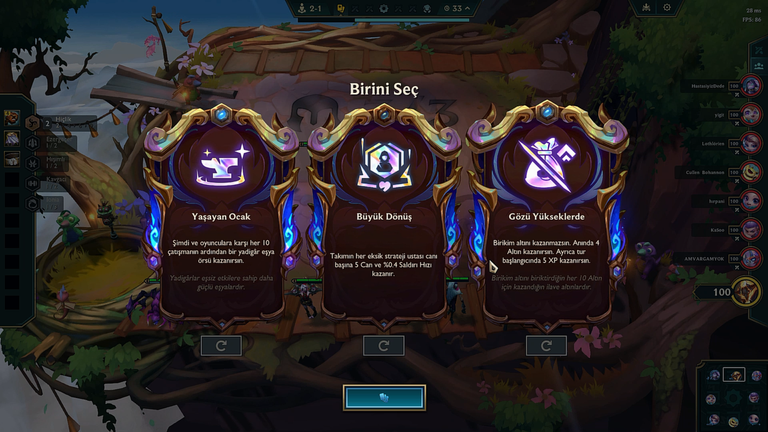Reroll the Büyük Dönüş augment
This screenshot has height=432, width=768.
(x=384, y=346)
